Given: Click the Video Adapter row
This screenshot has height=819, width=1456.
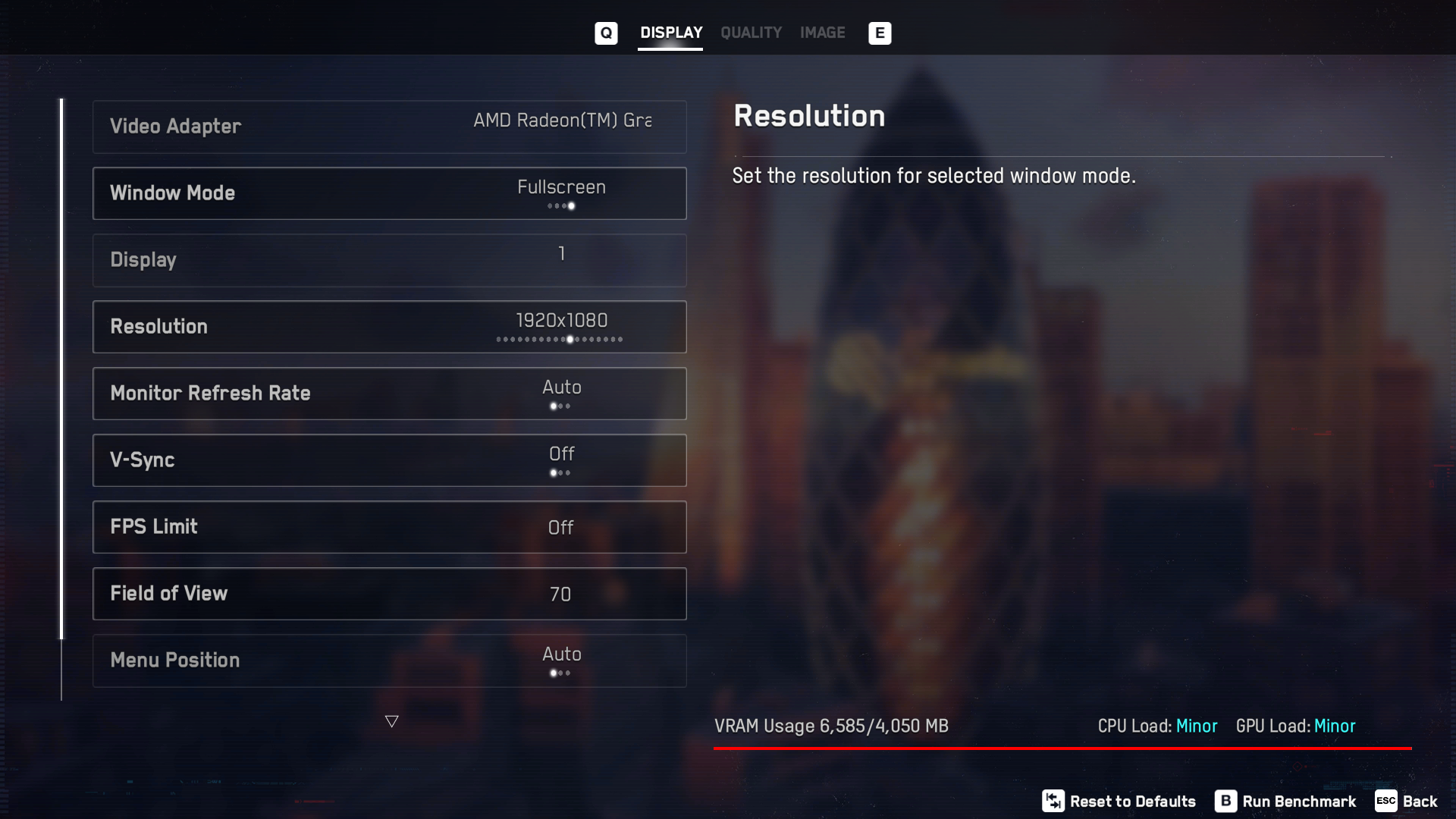Looking at the screenshot, I should [389, 127].
